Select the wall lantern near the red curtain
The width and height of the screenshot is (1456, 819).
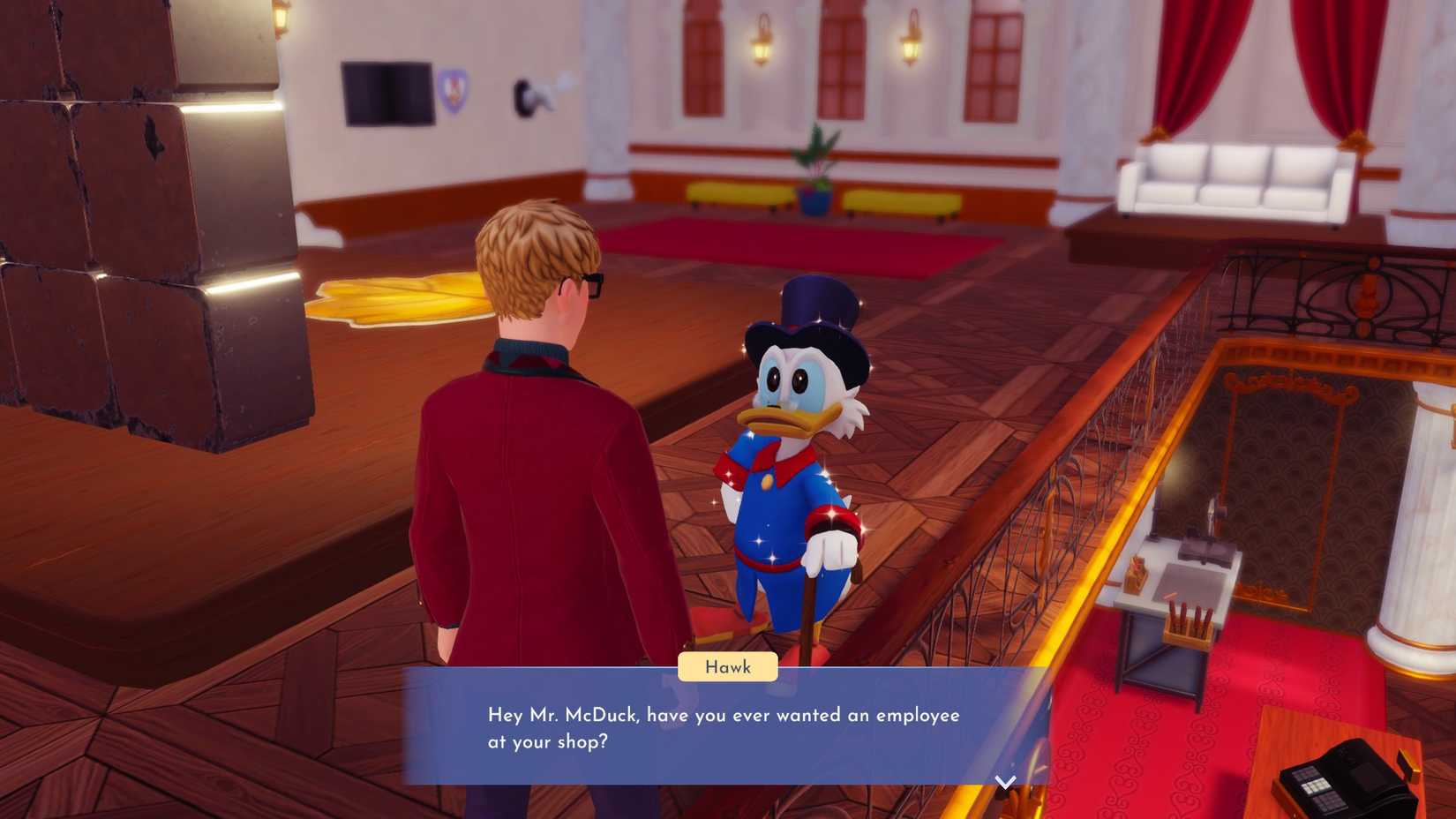[x=910, y=40]
